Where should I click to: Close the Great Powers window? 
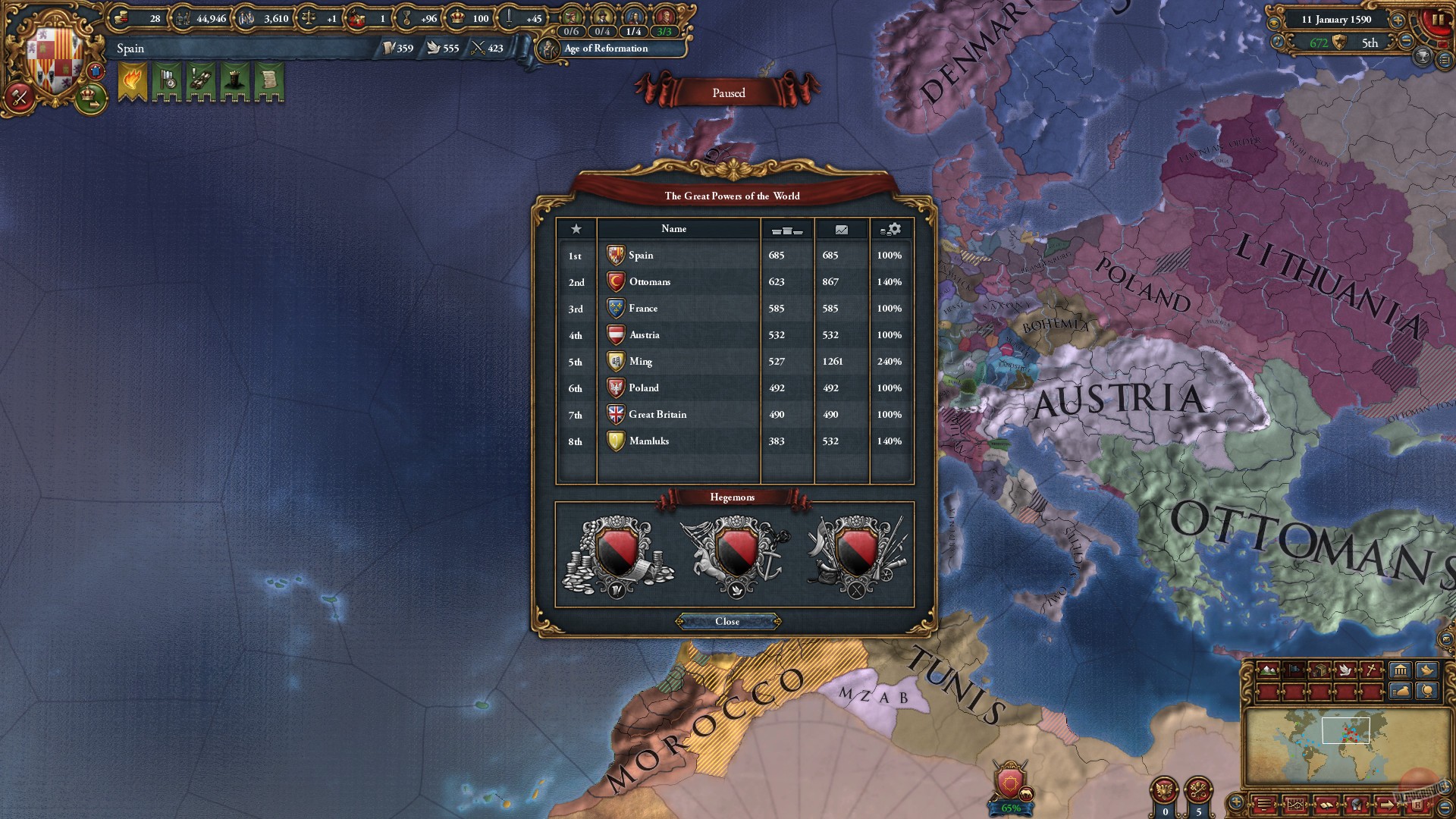pos(728,622)
